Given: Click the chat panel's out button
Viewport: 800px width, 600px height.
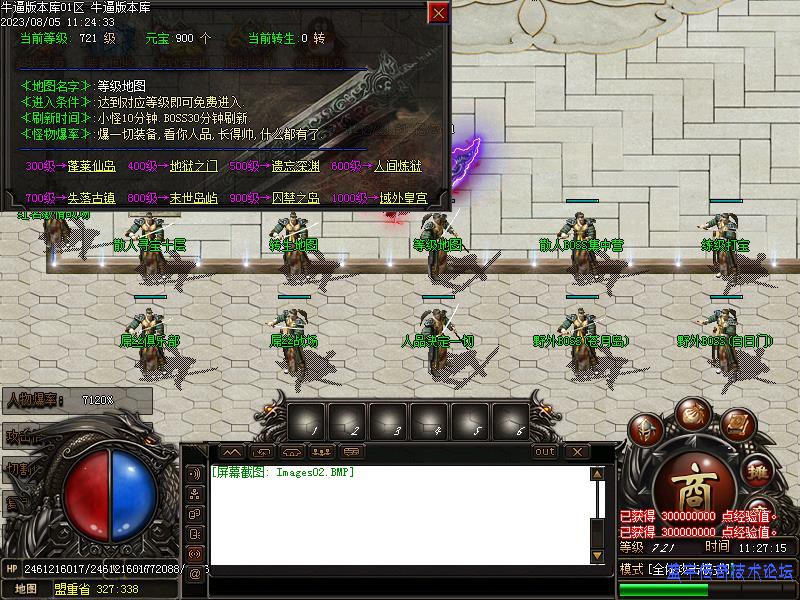Looking at the screenshot, I should point(545,452).
